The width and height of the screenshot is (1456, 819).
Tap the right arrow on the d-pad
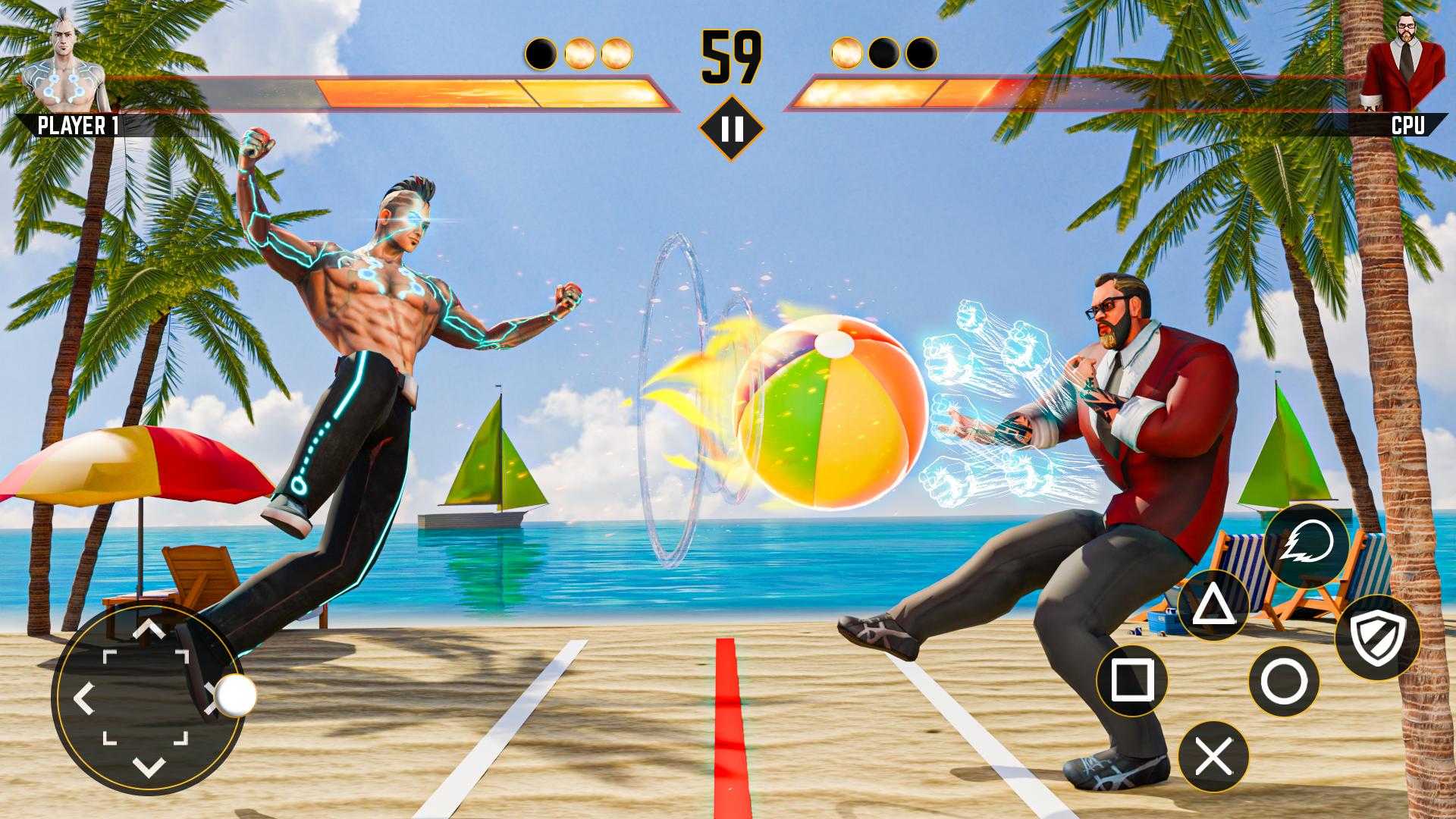(212, 695)
